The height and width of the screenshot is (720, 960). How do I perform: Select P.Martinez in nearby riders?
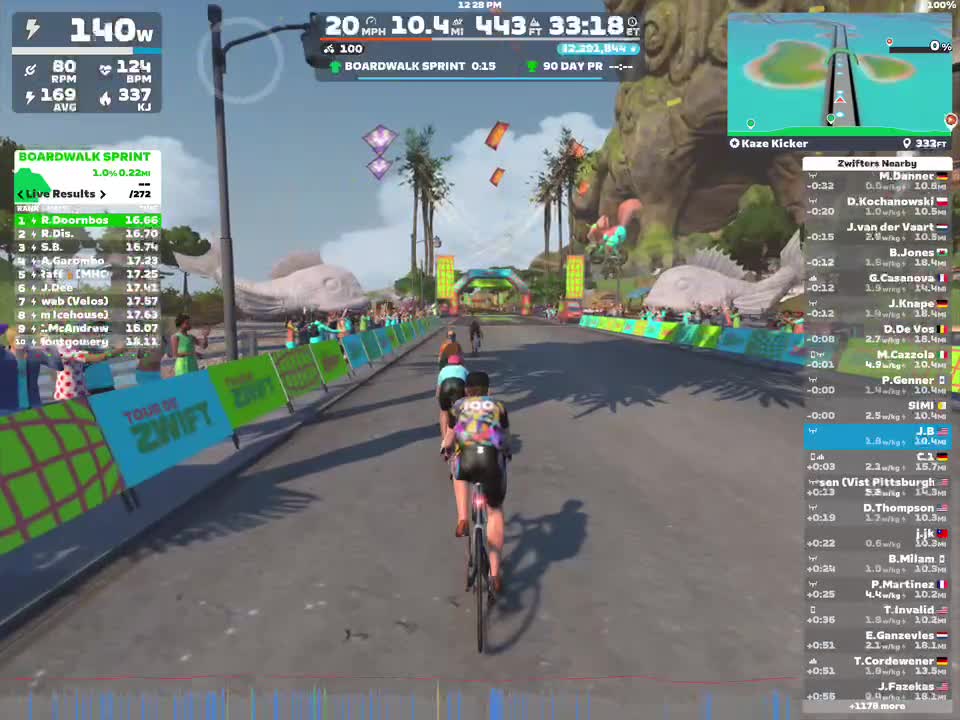(877, 589)
